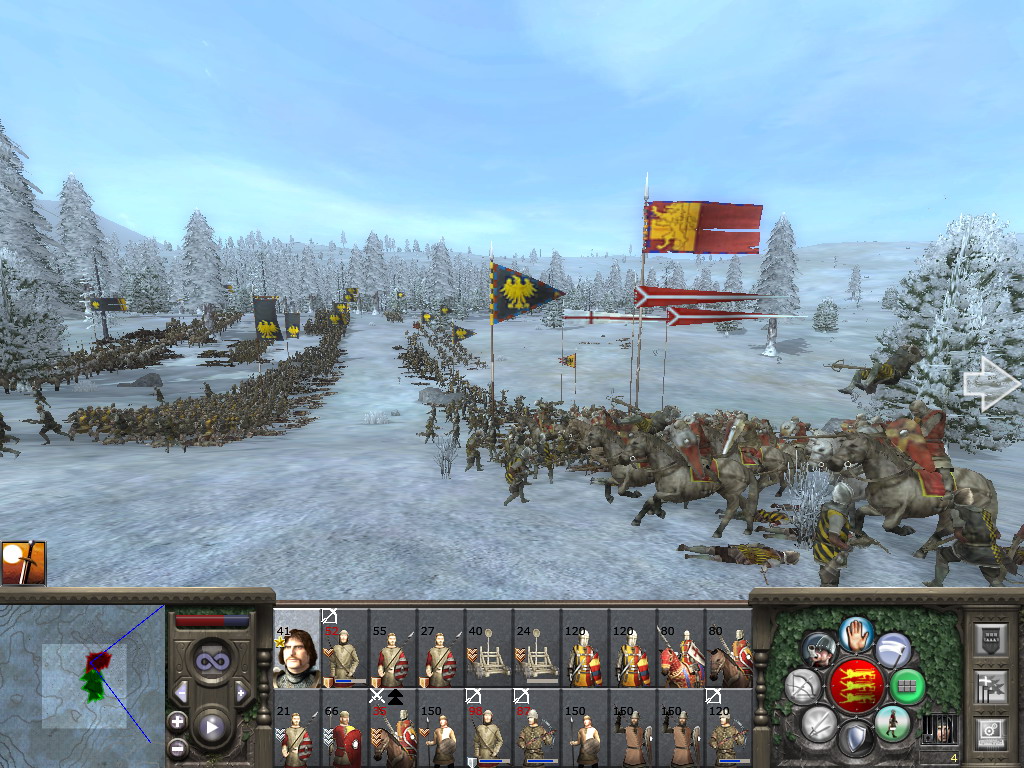Screen dimensions: 1024x768
Task: Click the English three lions faction emblem
Action: pyautogui.click(x=855, y=685)
